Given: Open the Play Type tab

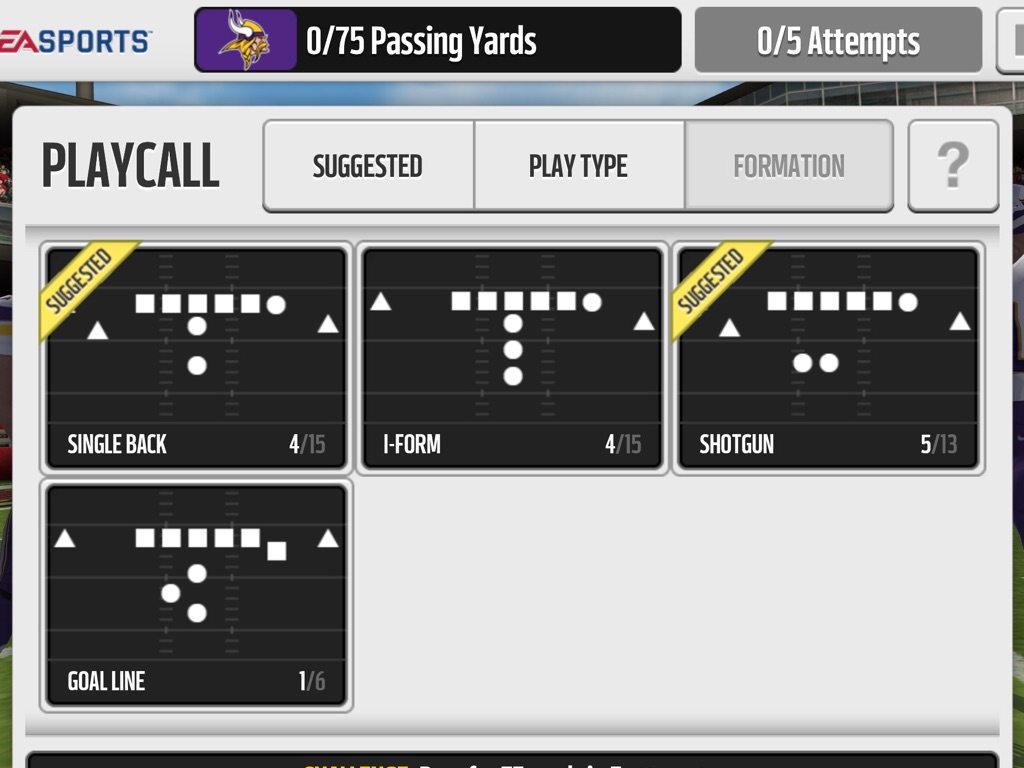Looking at the screenshot, I should [578, 166].
